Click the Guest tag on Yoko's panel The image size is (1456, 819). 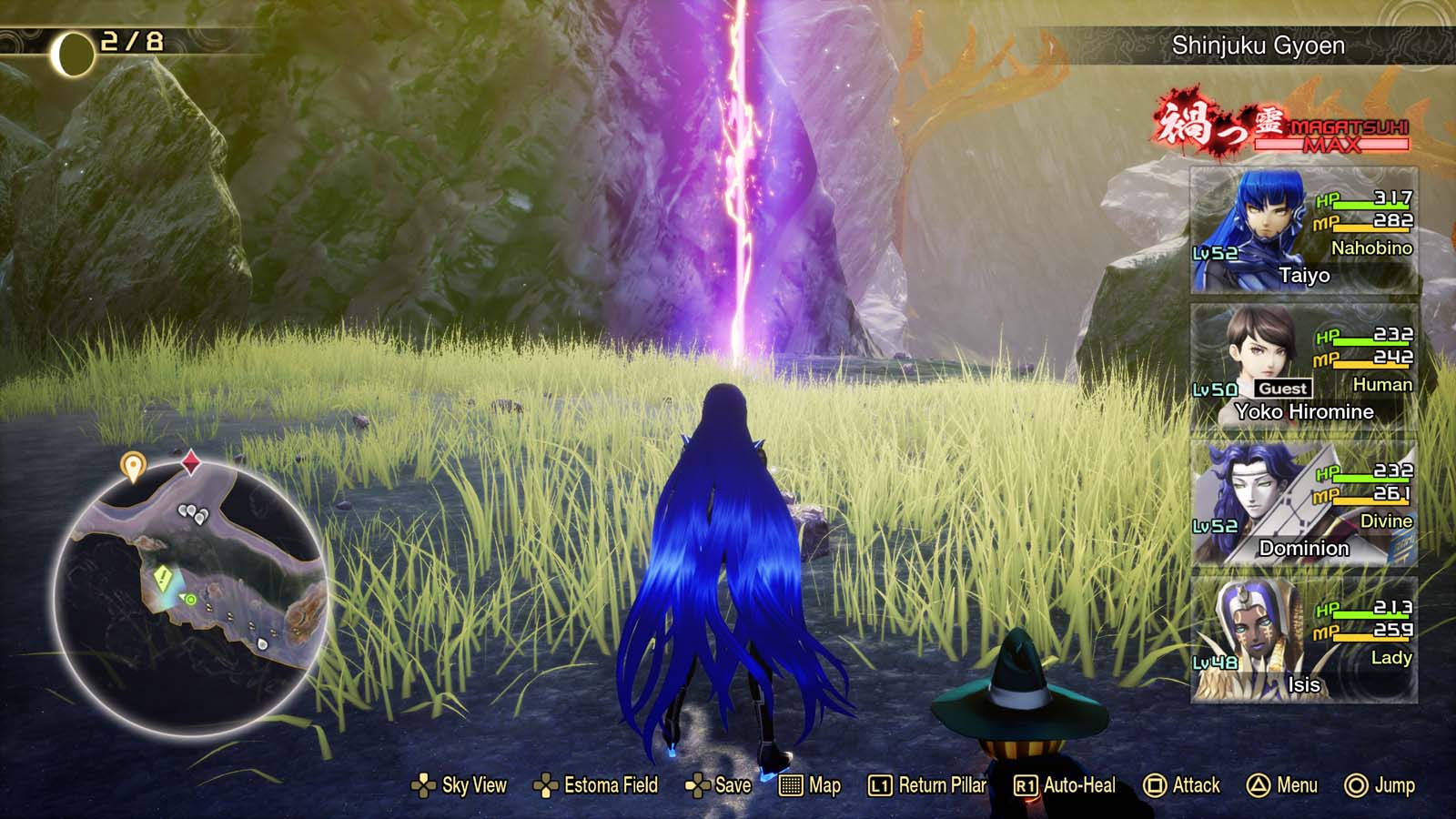[1282, 388]
